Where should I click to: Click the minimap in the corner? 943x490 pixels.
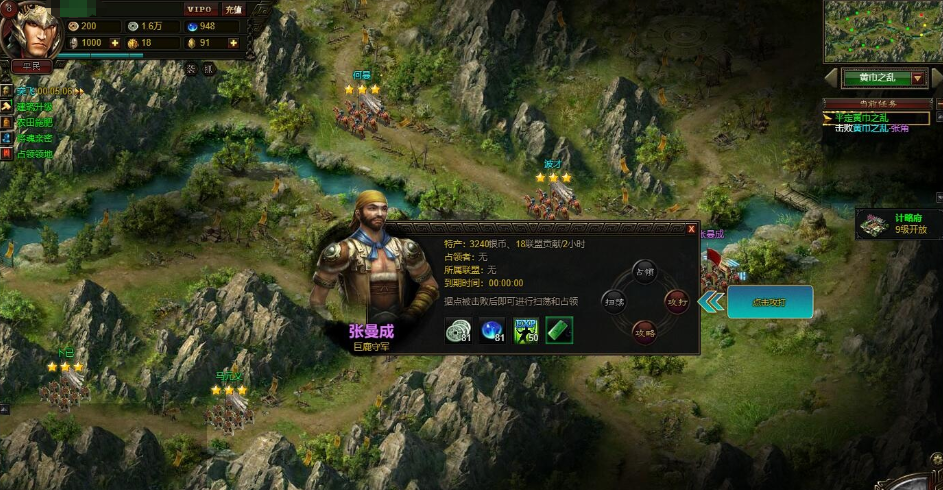pos(882,31)
